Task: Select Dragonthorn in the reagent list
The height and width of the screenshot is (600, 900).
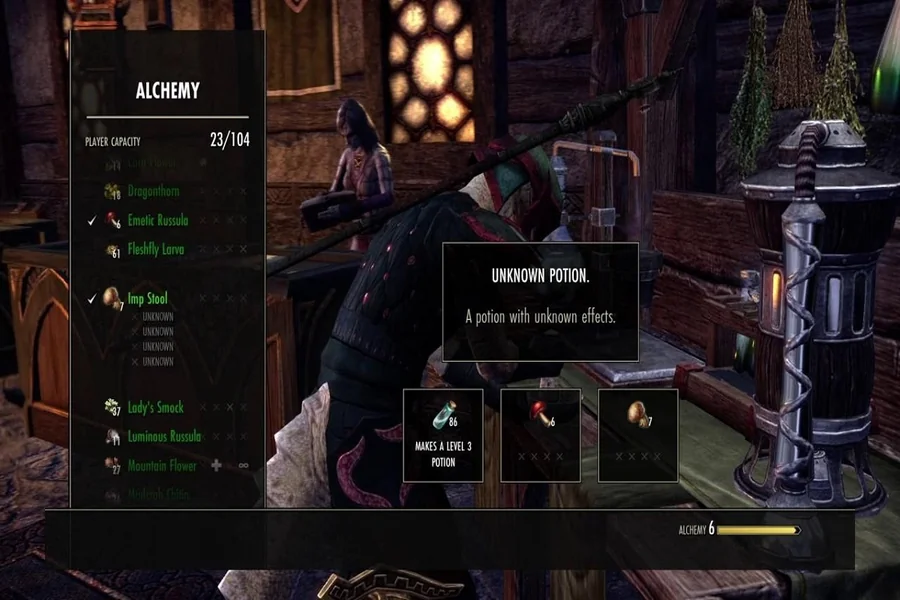Action: [x=152, y=191]
